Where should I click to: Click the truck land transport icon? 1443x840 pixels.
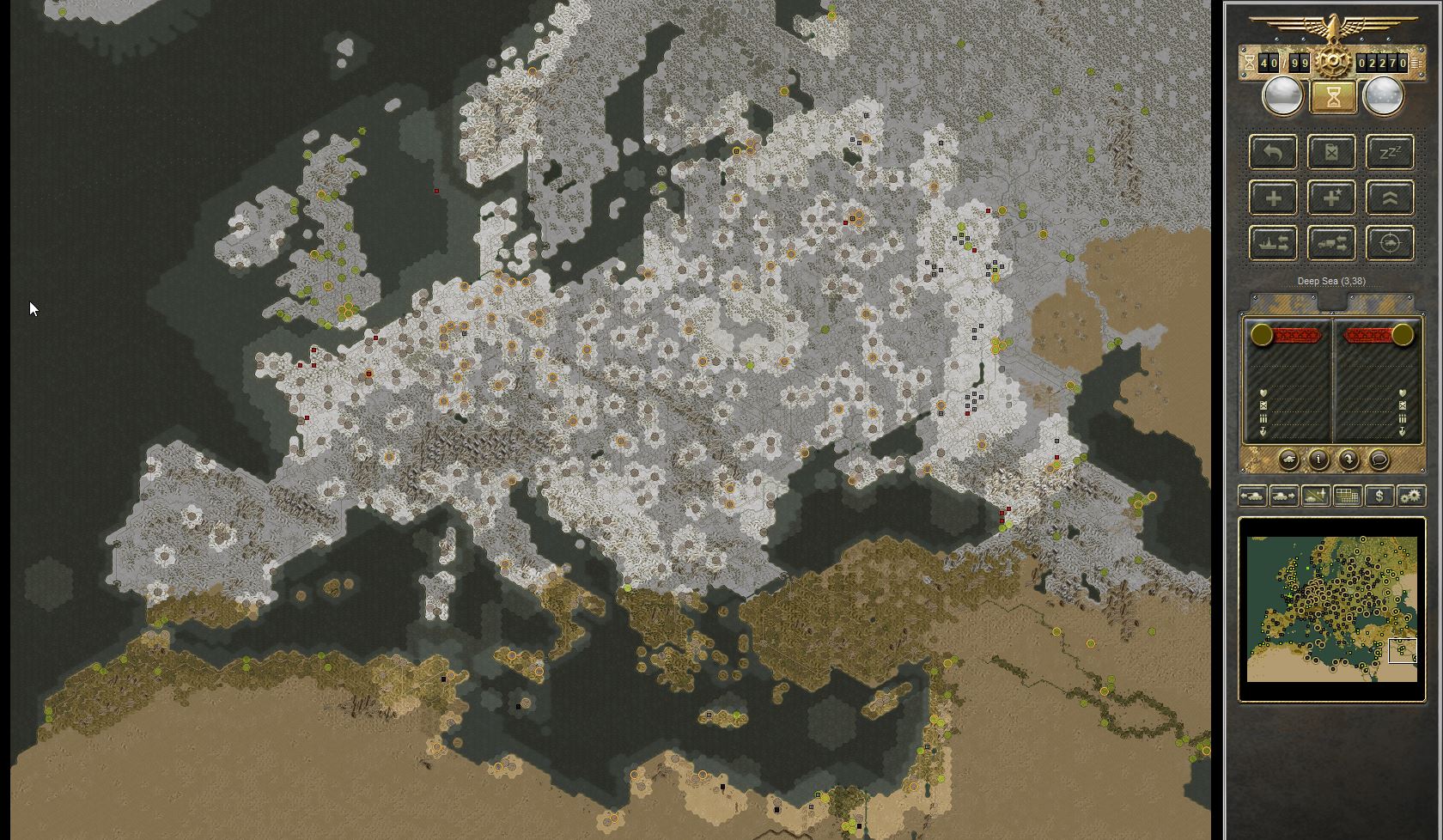pos(1332,243)
